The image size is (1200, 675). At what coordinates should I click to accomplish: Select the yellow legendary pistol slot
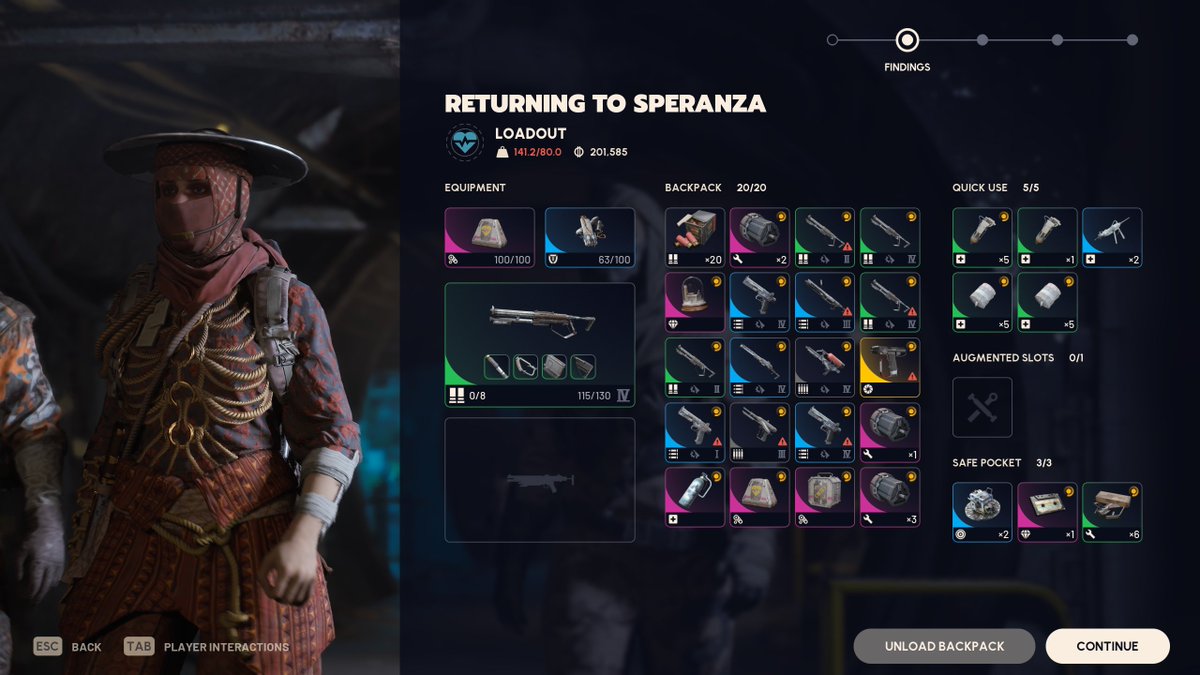point(890,367)
